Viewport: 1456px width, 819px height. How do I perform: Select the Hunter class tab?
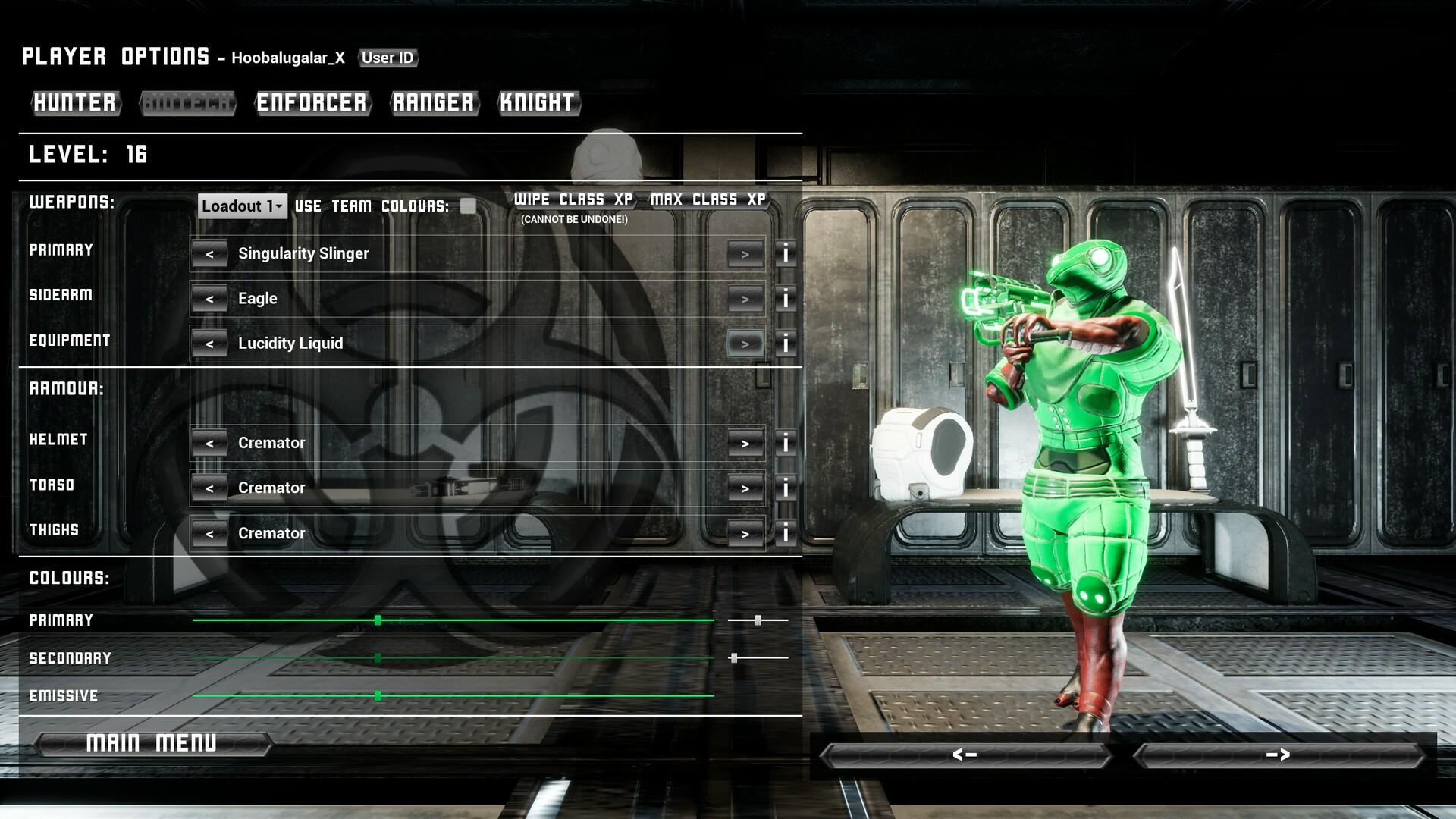(75, 104)
